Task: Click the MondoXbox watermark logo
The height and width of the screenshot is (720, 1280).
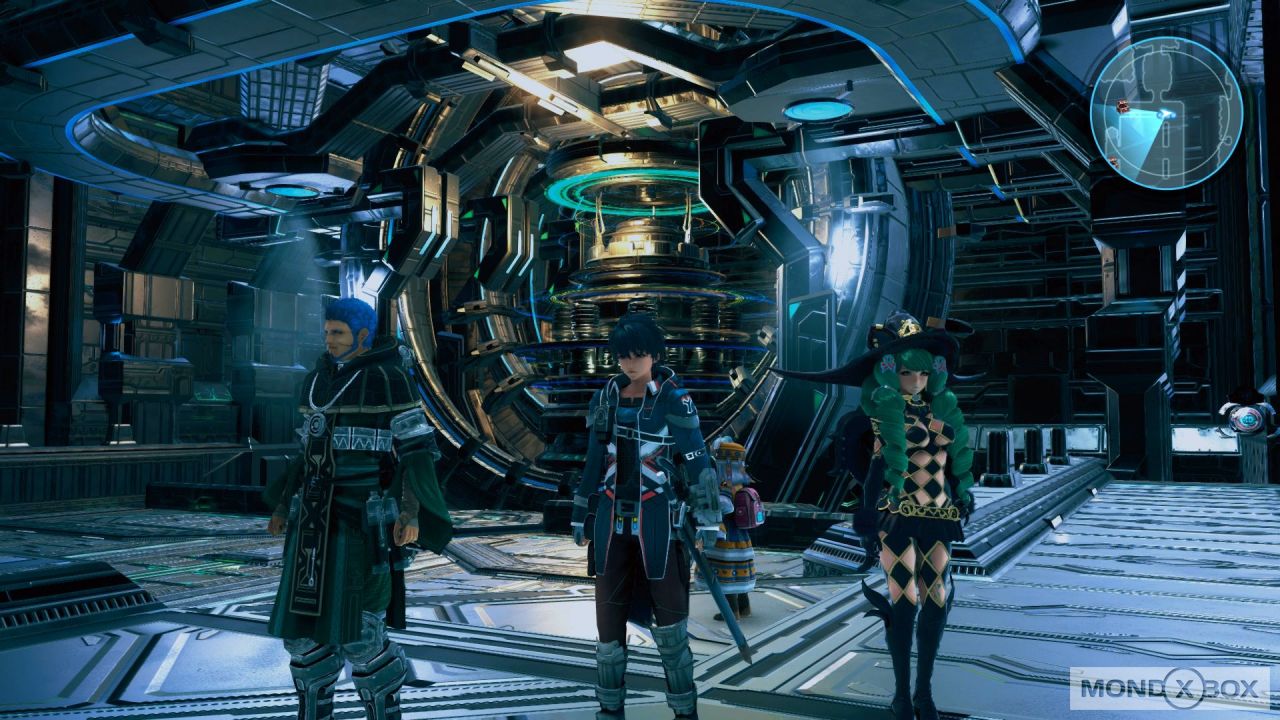Action: 1170,688
